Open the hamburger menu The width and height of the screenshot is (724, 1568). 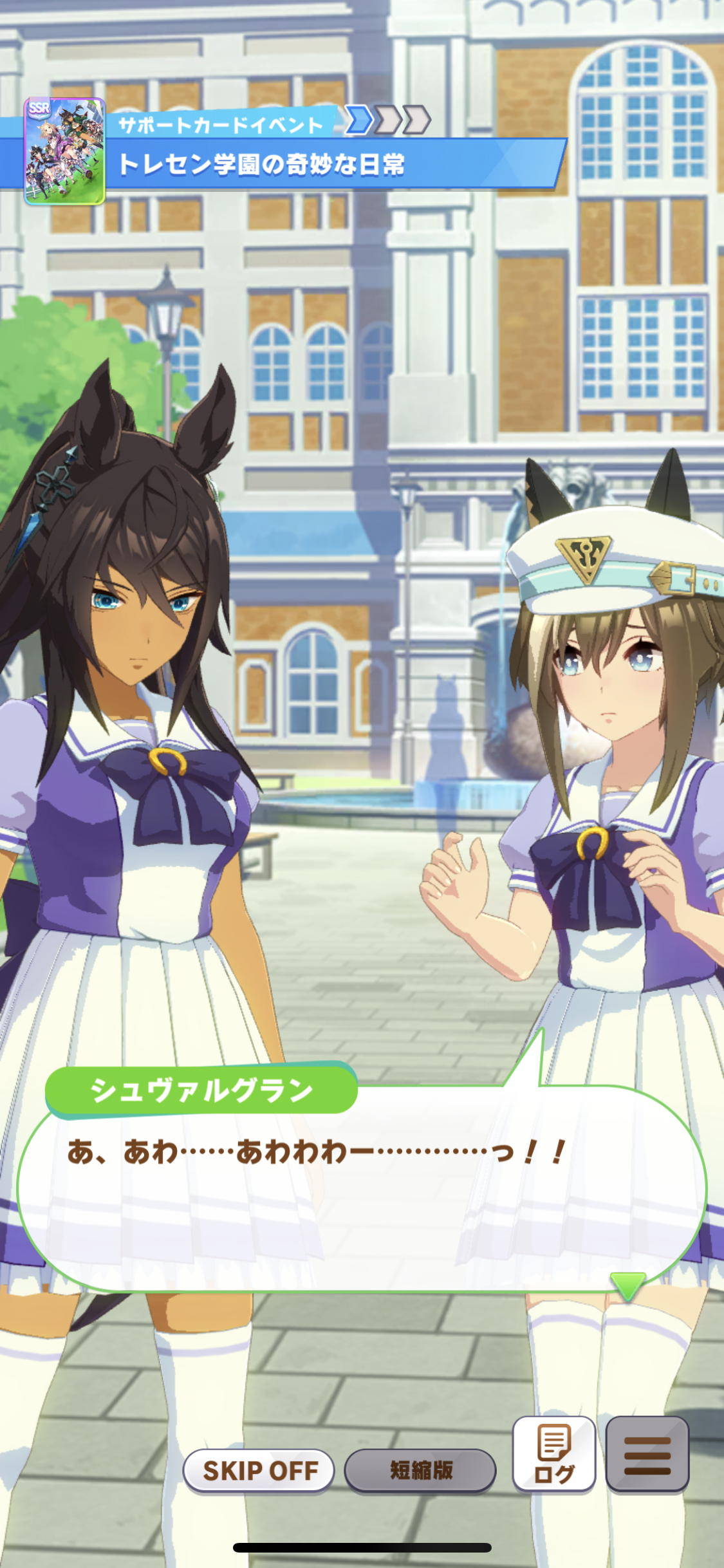647,1454
